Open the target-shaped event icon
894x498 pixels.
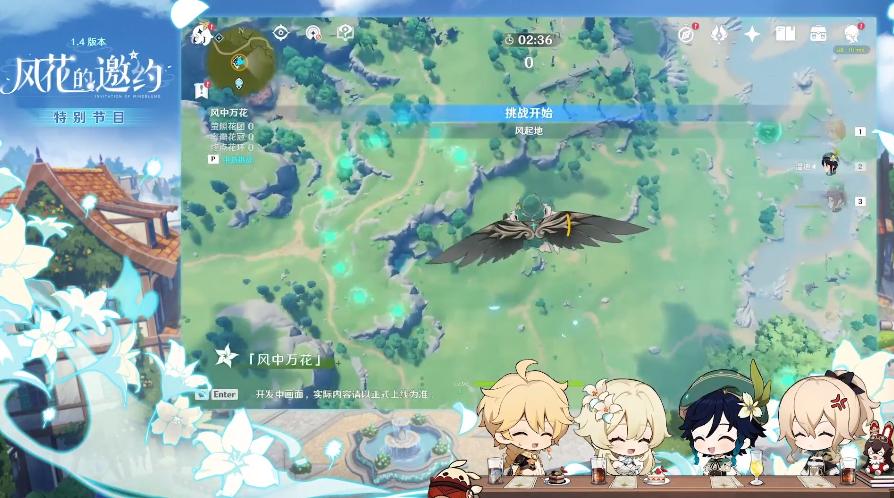[x=314, y=33]
